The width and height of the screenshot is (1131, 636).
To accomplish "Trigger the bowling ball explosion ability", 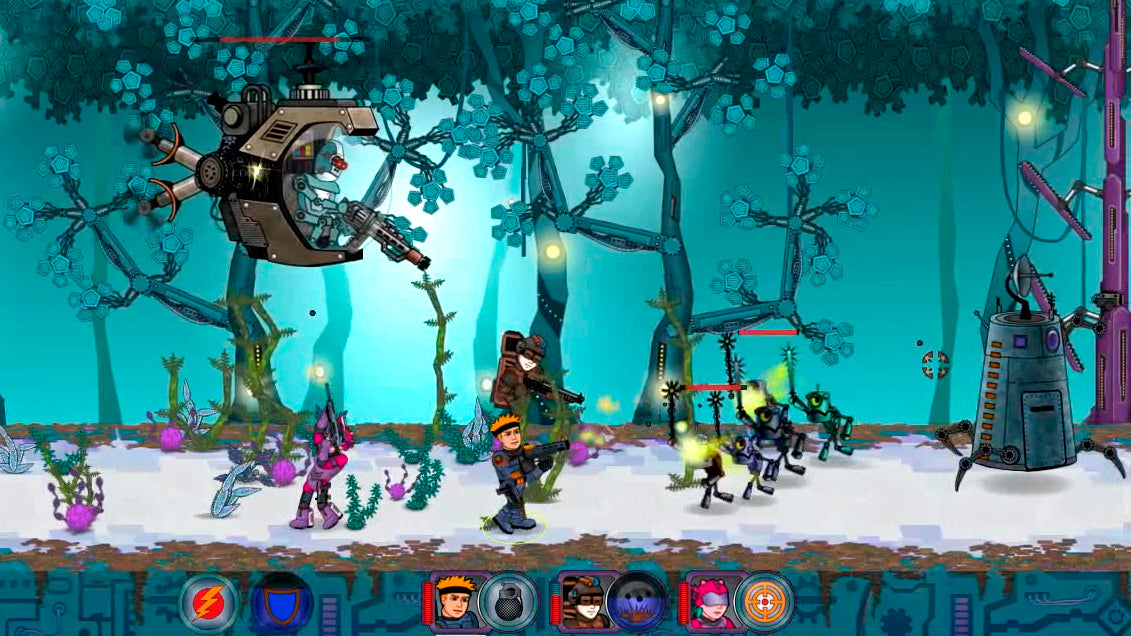I will [636, 602].
